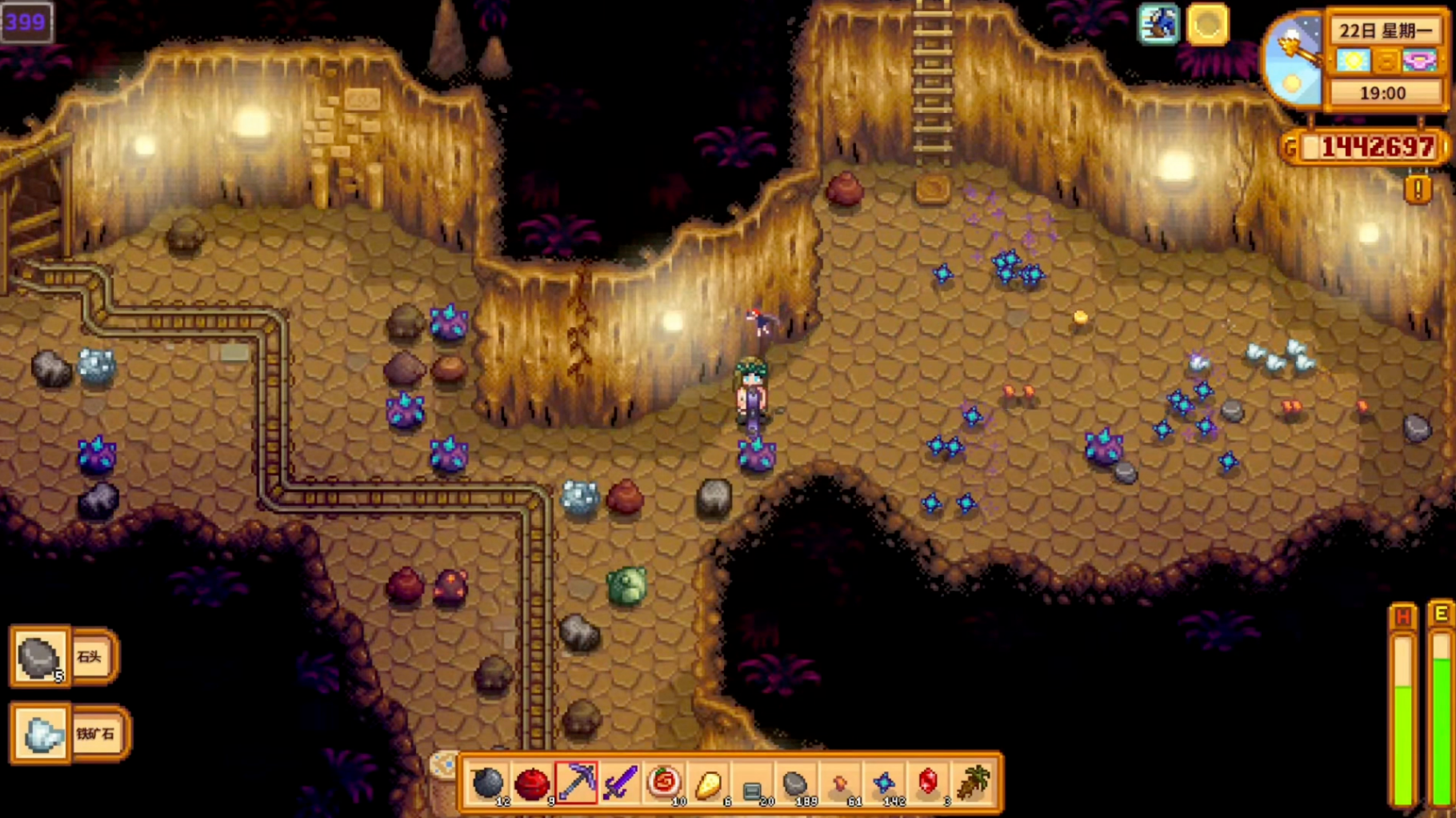Click the speed buff status icon
Image resolution: width=1456 pixels, height=818 pixels.
pos(1158,24)
